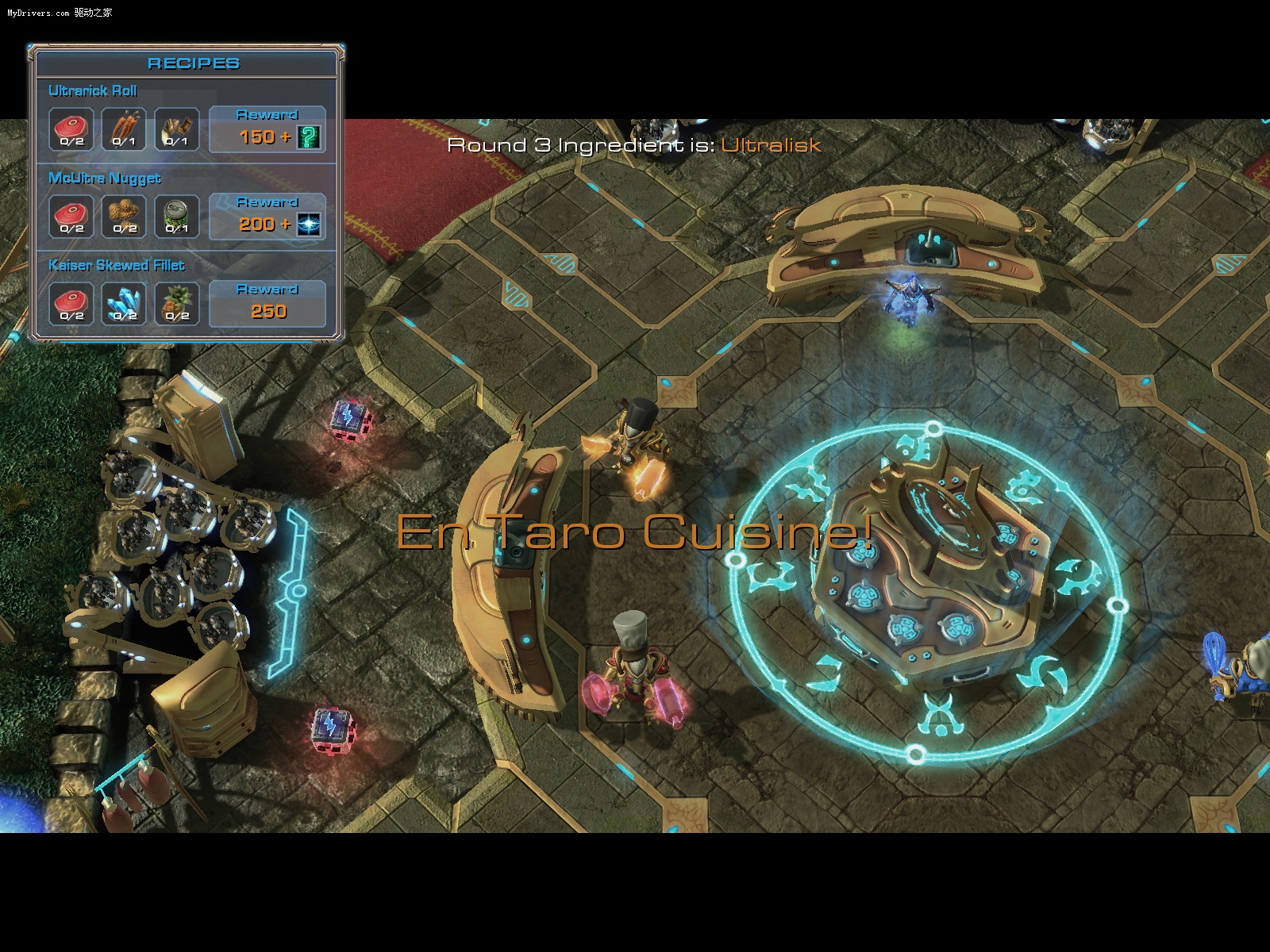The height and width of the screenshot is (952, 1270).
Task: Click the green question mark mystery reward
Action: [309, 137]
